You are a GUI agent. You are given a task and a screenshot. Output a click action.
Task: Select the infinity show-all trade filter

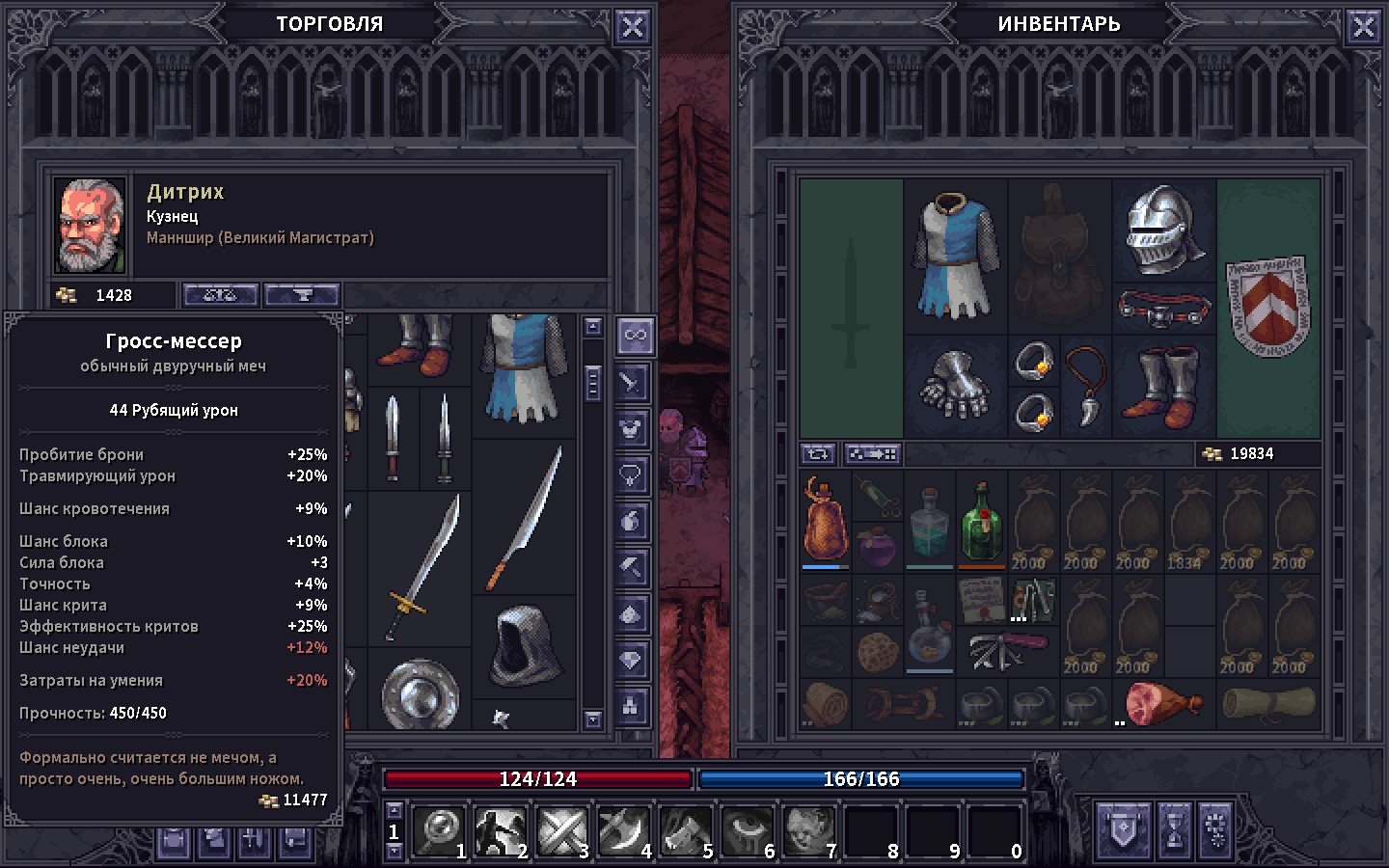point(634,336)
